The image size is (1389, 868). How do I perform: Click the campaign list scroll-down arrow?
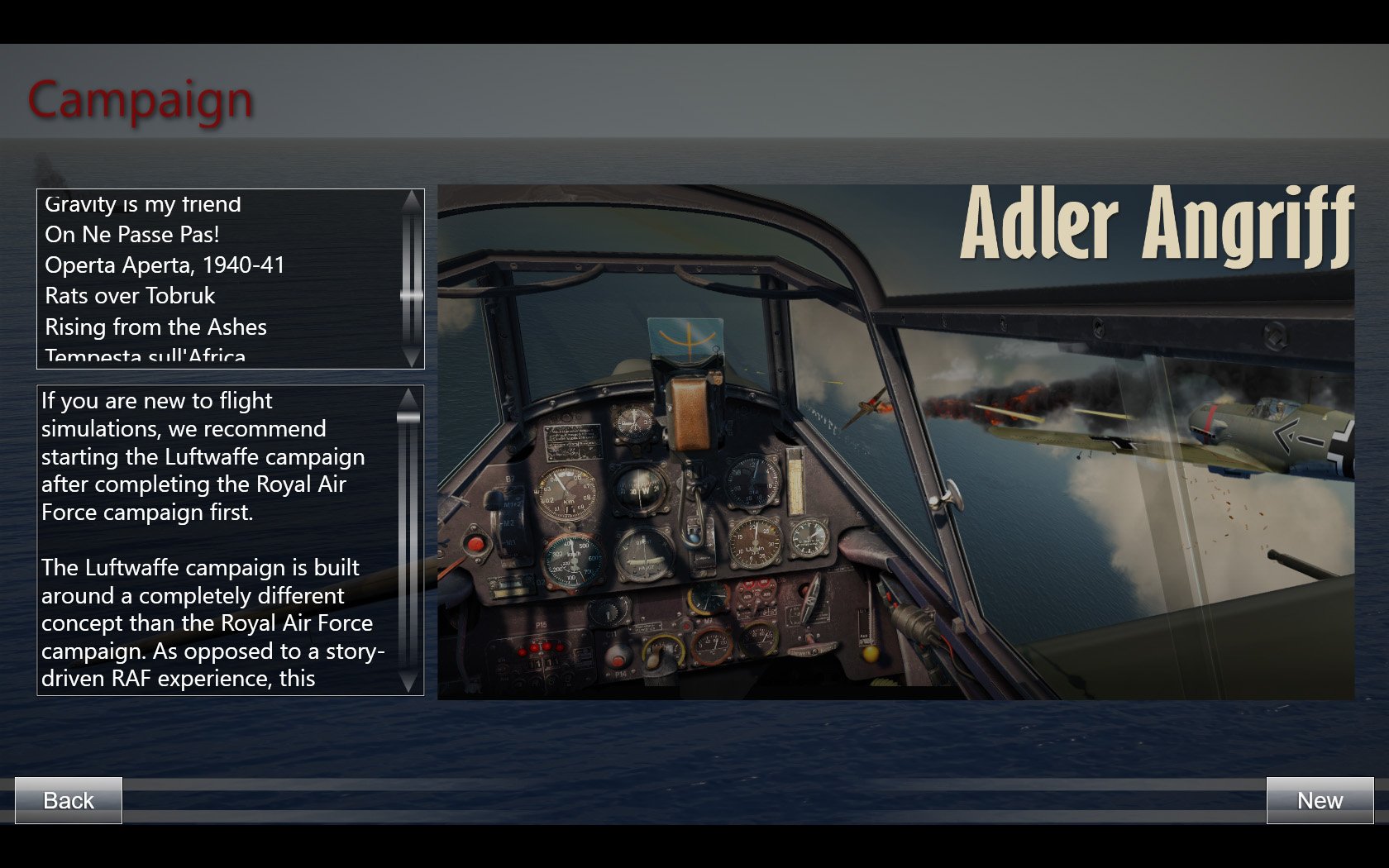411,357
